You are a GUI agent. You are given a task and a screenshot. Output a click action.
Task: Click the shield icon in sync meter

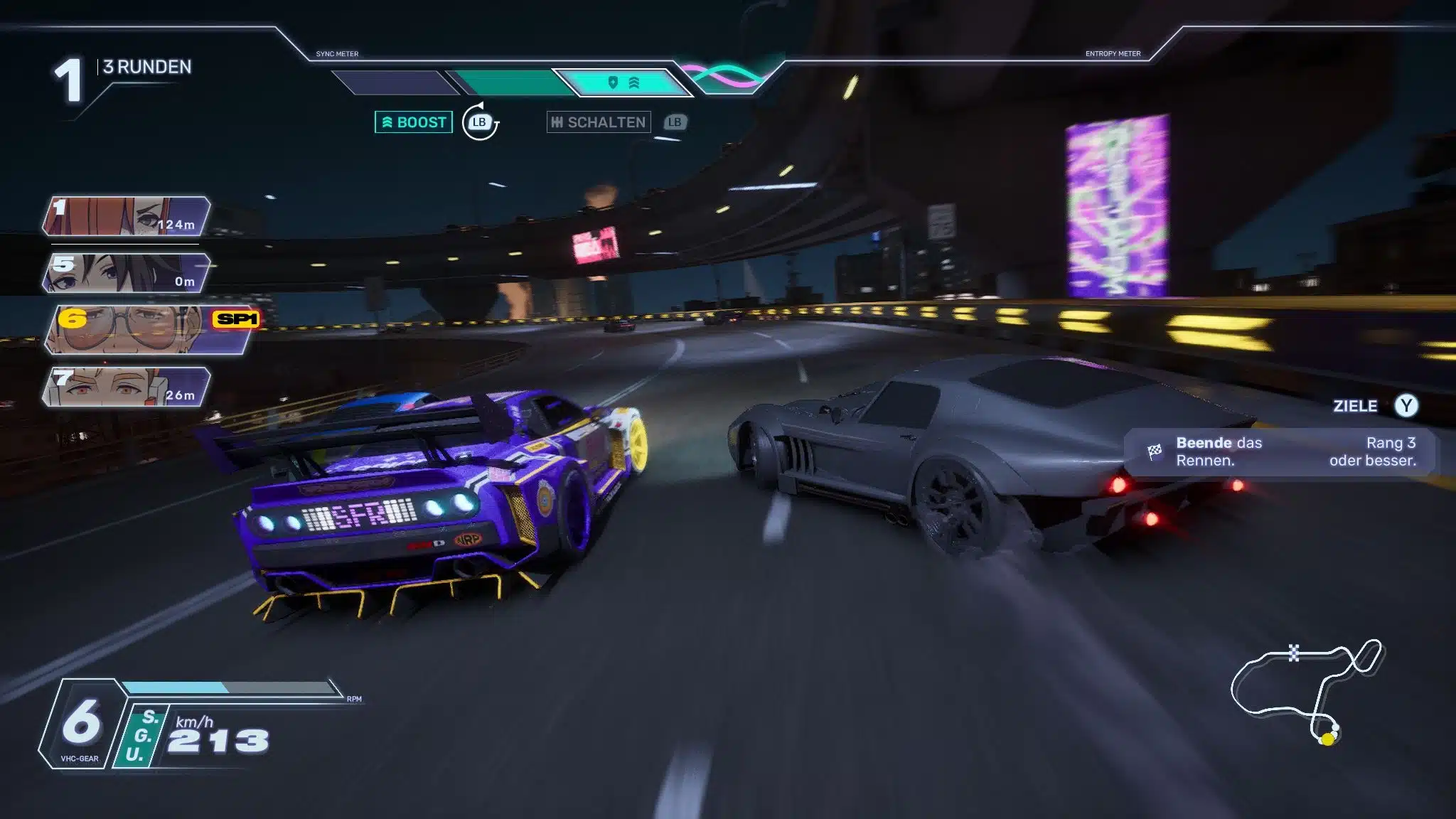coord(613,83)
